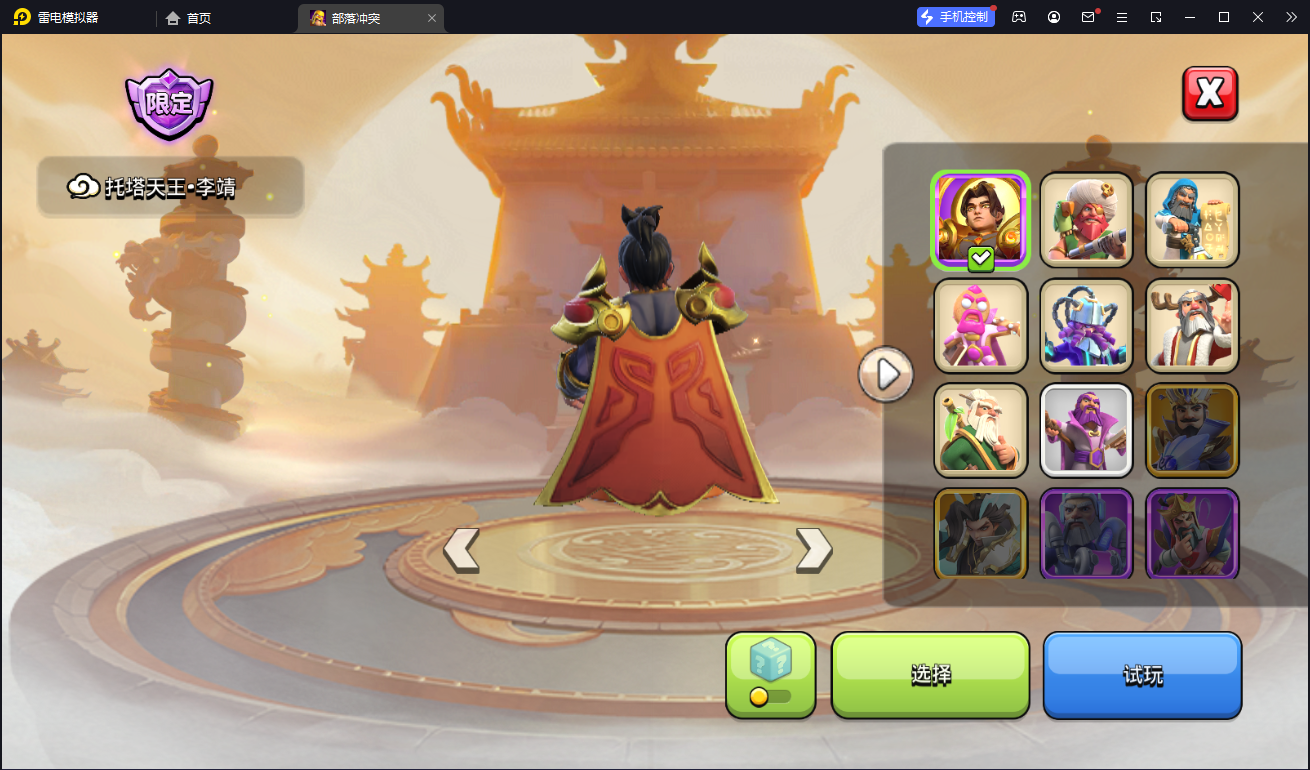
Task: Go to next skin with right arrow
Action: pos(813,549)
